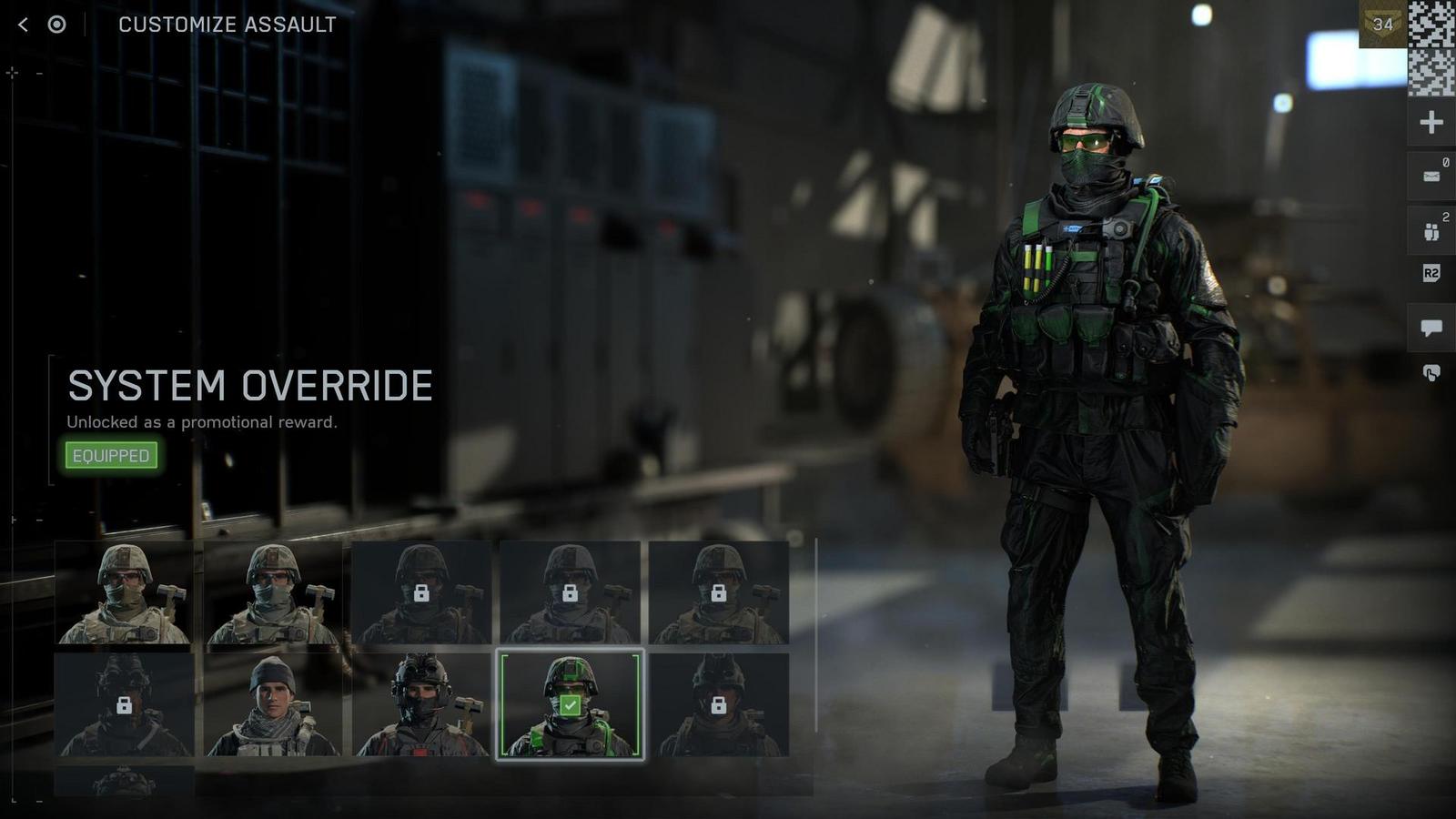1456x819 pixels.
Task: Click a locked skin with padlock icon
Action: 420,591
